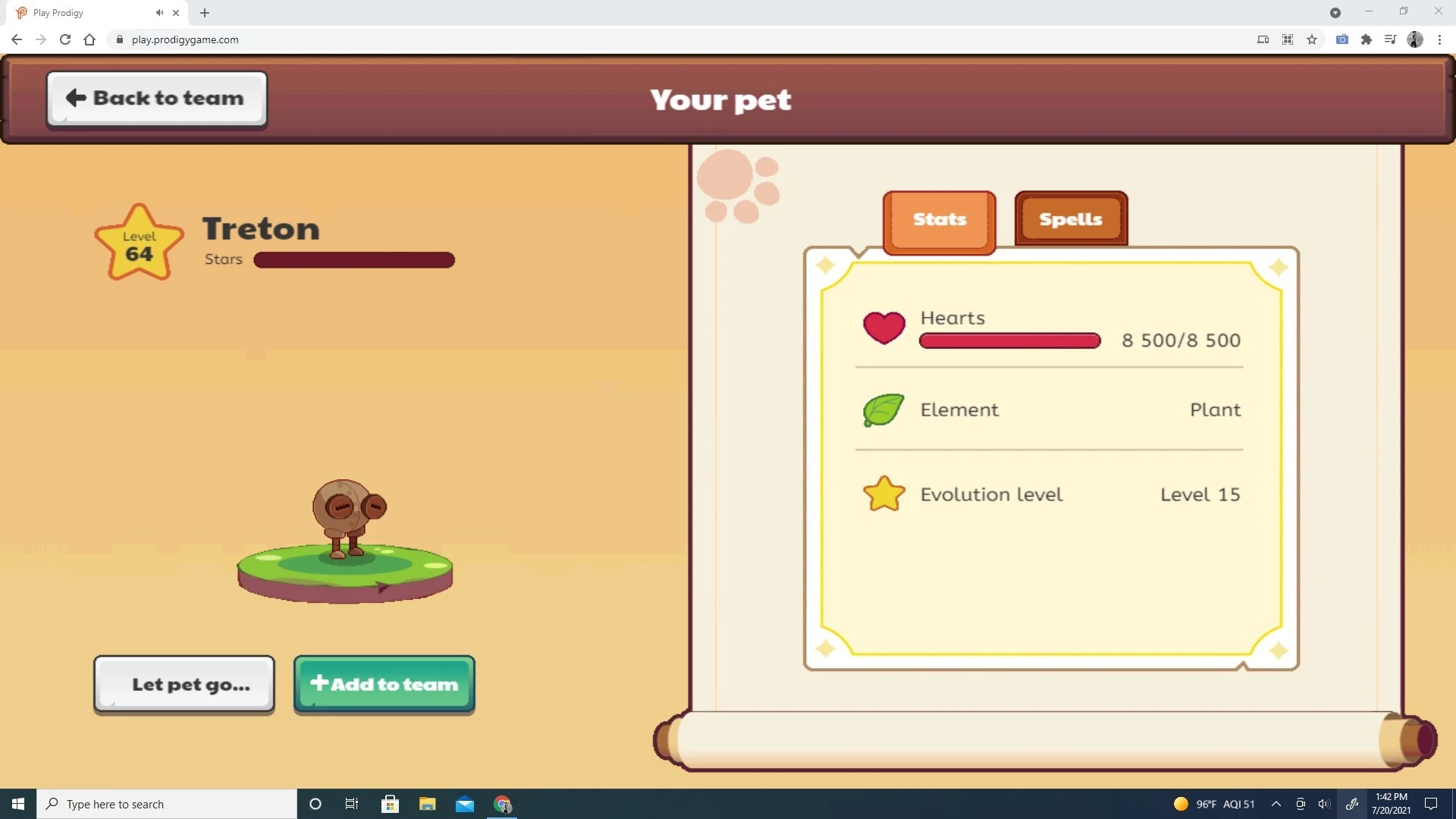
Task: Click the Level 64 star badge
Action: [x=139, y=241]
